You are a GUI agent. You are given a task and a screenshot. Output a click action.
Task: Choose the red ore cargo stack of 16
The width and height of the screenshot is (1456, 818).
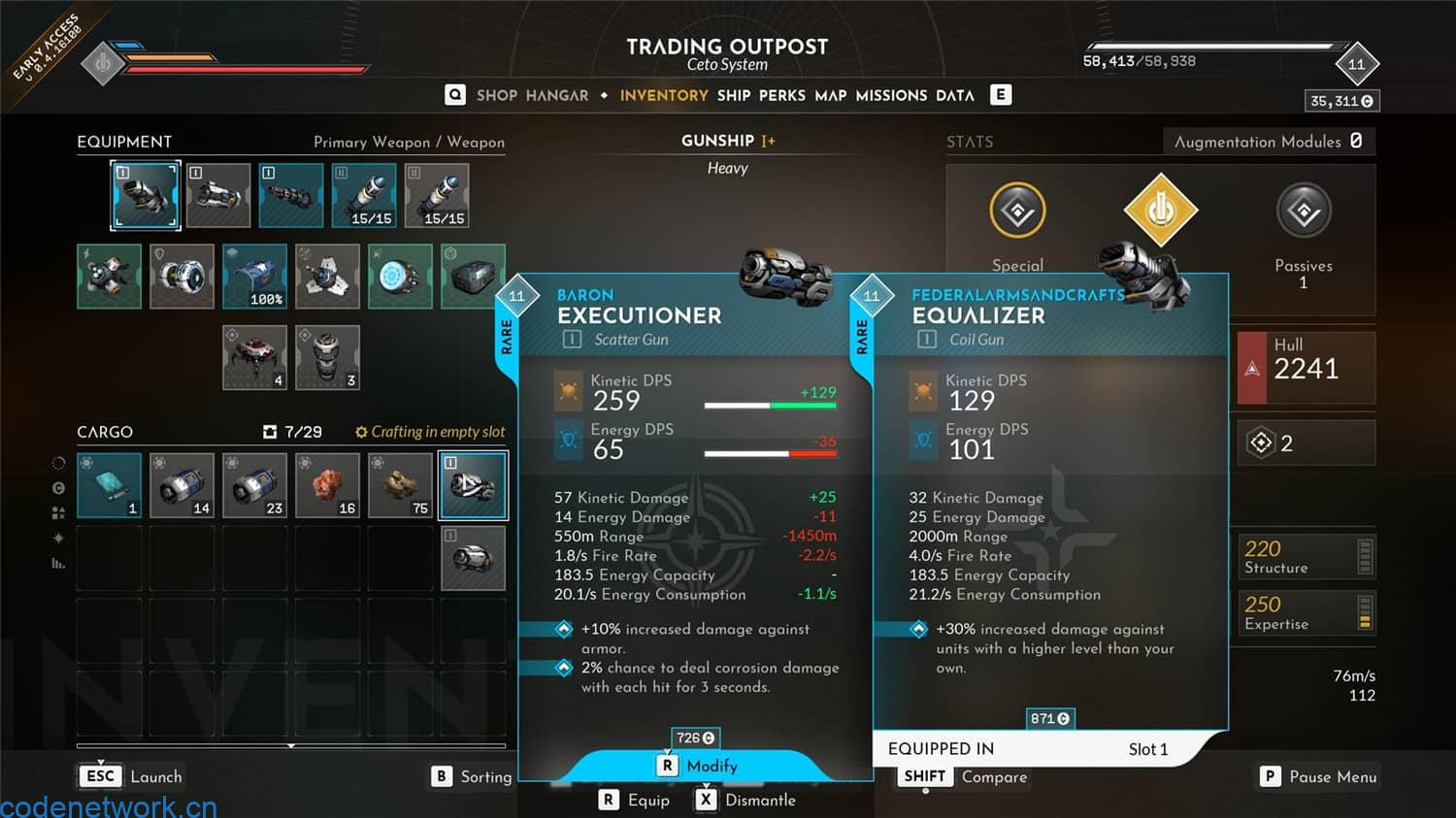[x=327, y=485]
